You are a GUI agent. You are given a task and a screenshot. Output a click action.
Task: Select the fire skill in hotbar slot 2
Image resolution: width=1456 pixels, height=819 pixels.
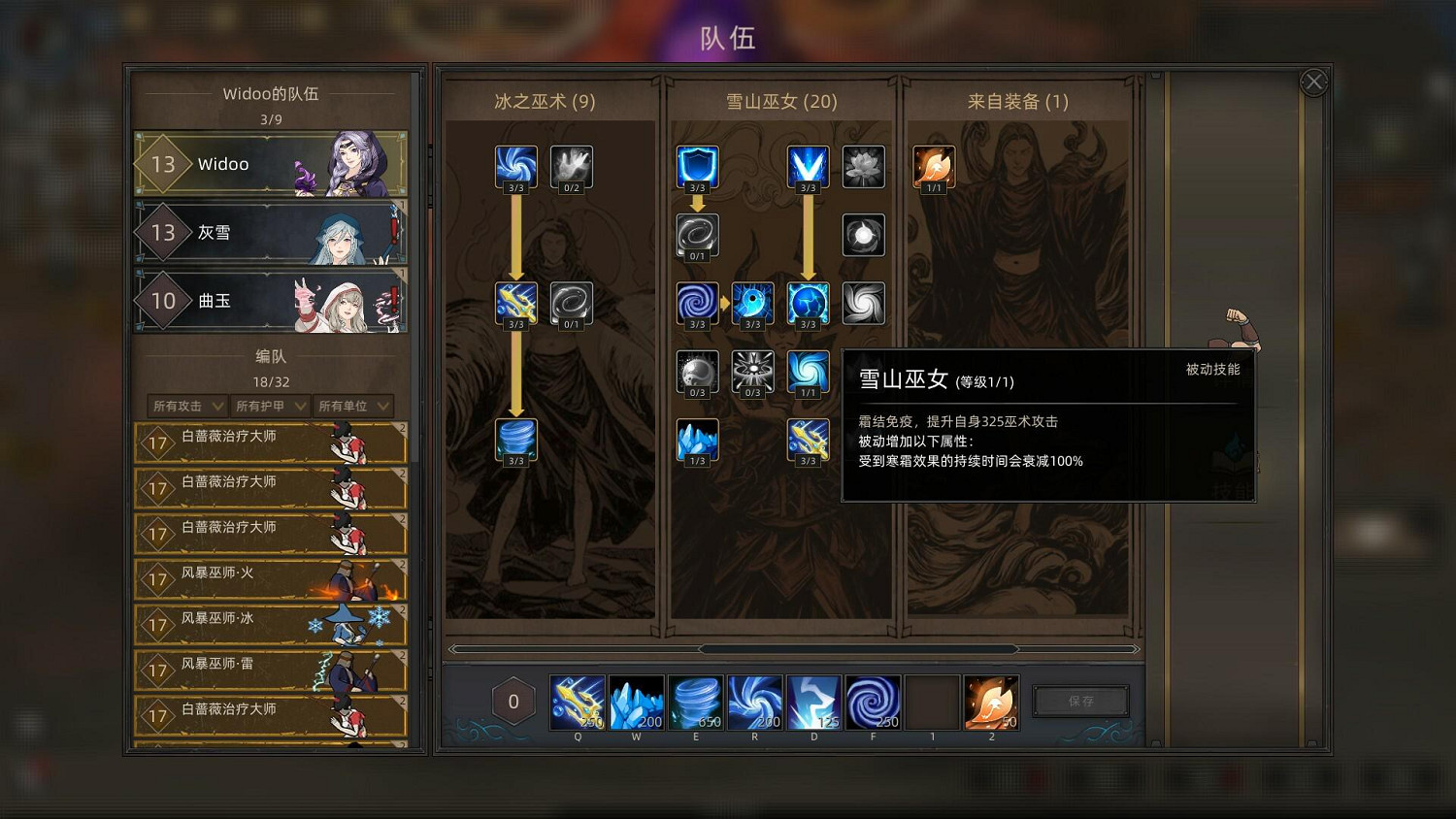click(991, 701)
